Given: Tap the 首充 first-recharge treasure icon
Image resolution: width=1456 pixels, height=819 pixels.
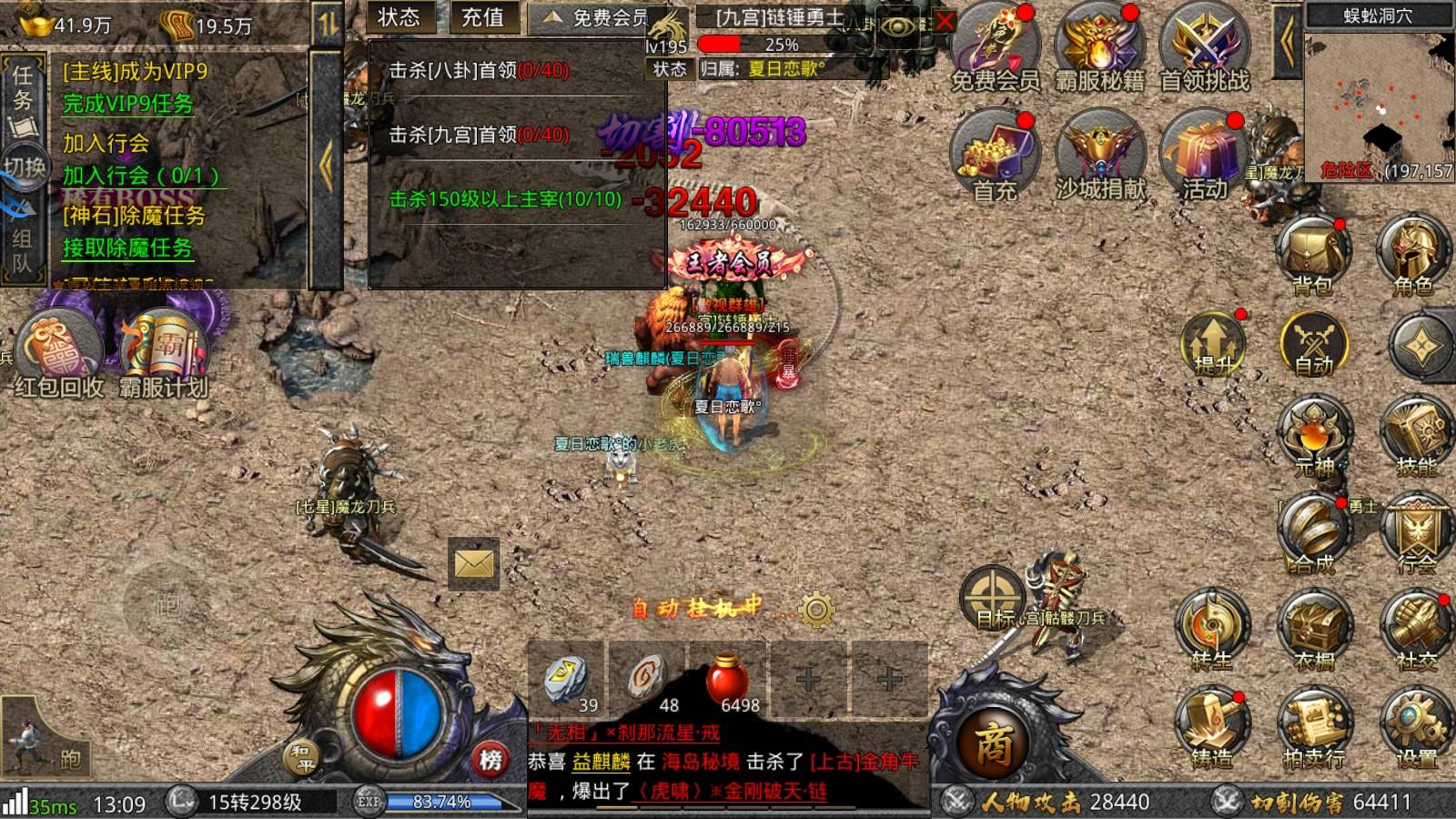Looking at the screenshot, I should point(994,154).
